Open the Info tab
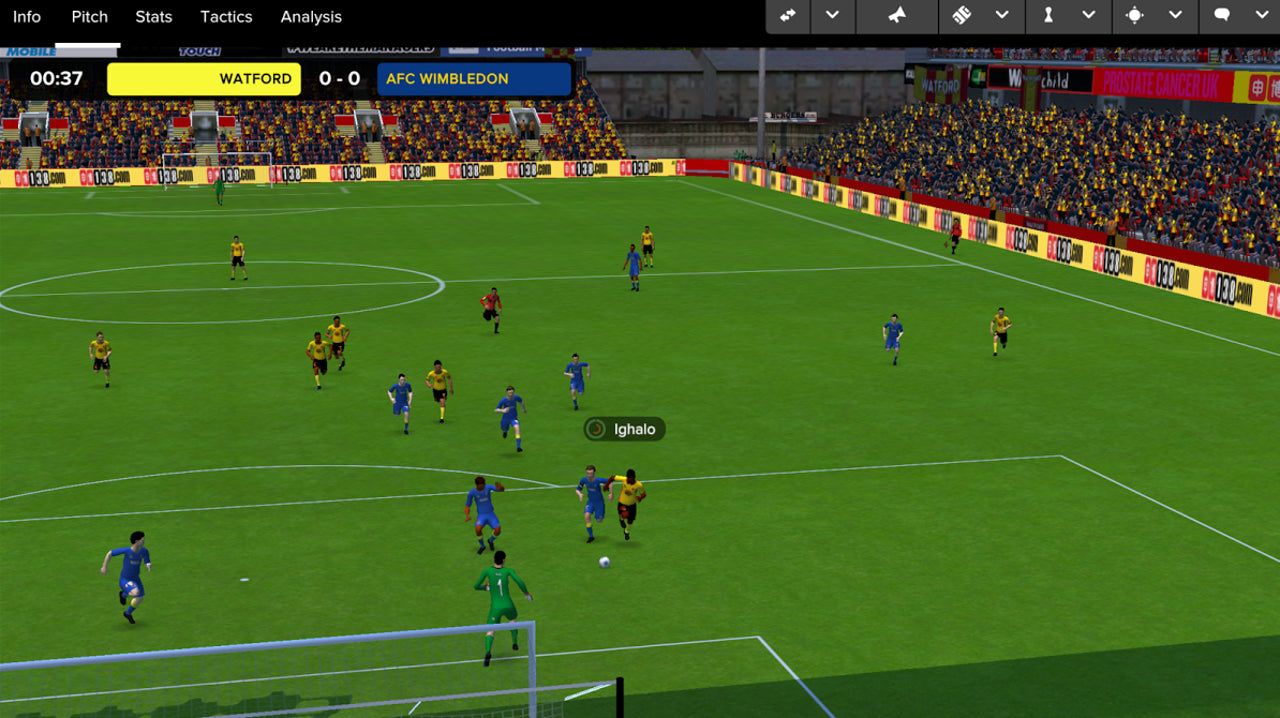Image resolution: width=1280 pixels, height=718 pixels. click(x=27, y=17)
